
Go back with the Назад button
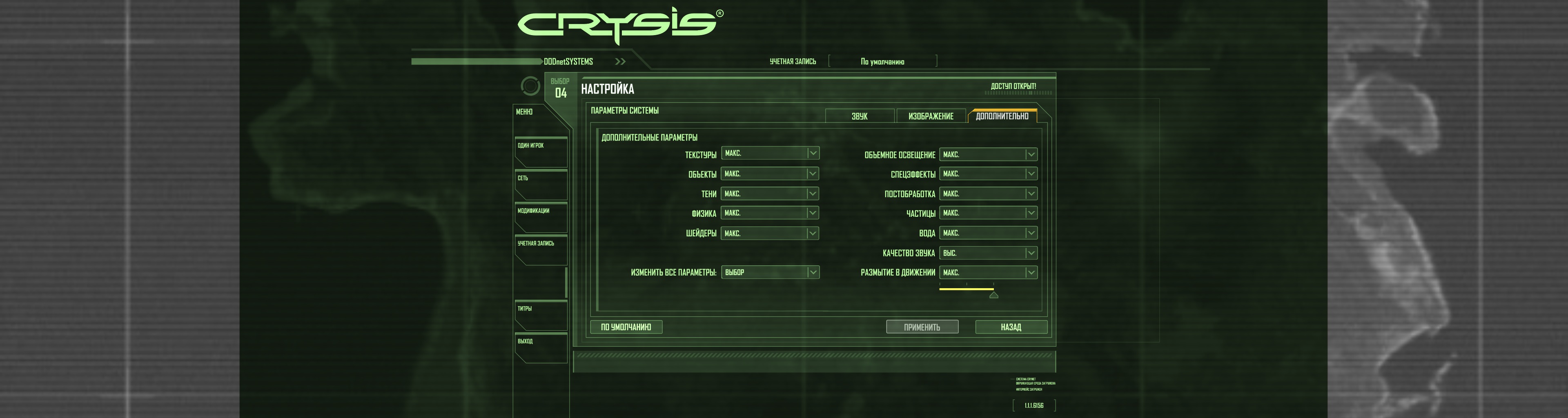pos(1011,327)
